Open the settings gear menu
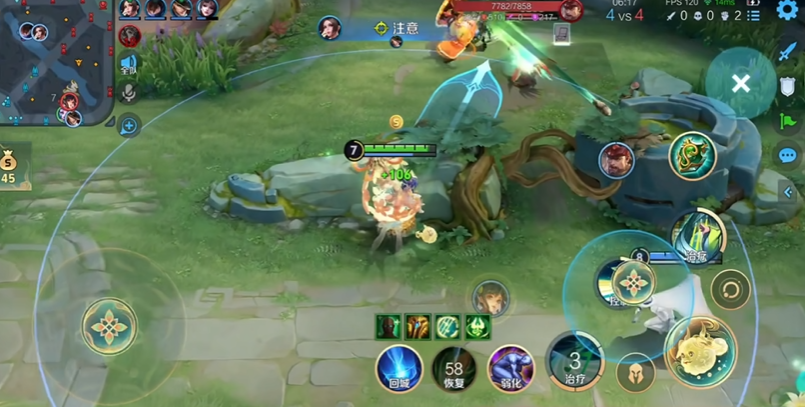This screenshot has width=805, height=407. (787, 10)
